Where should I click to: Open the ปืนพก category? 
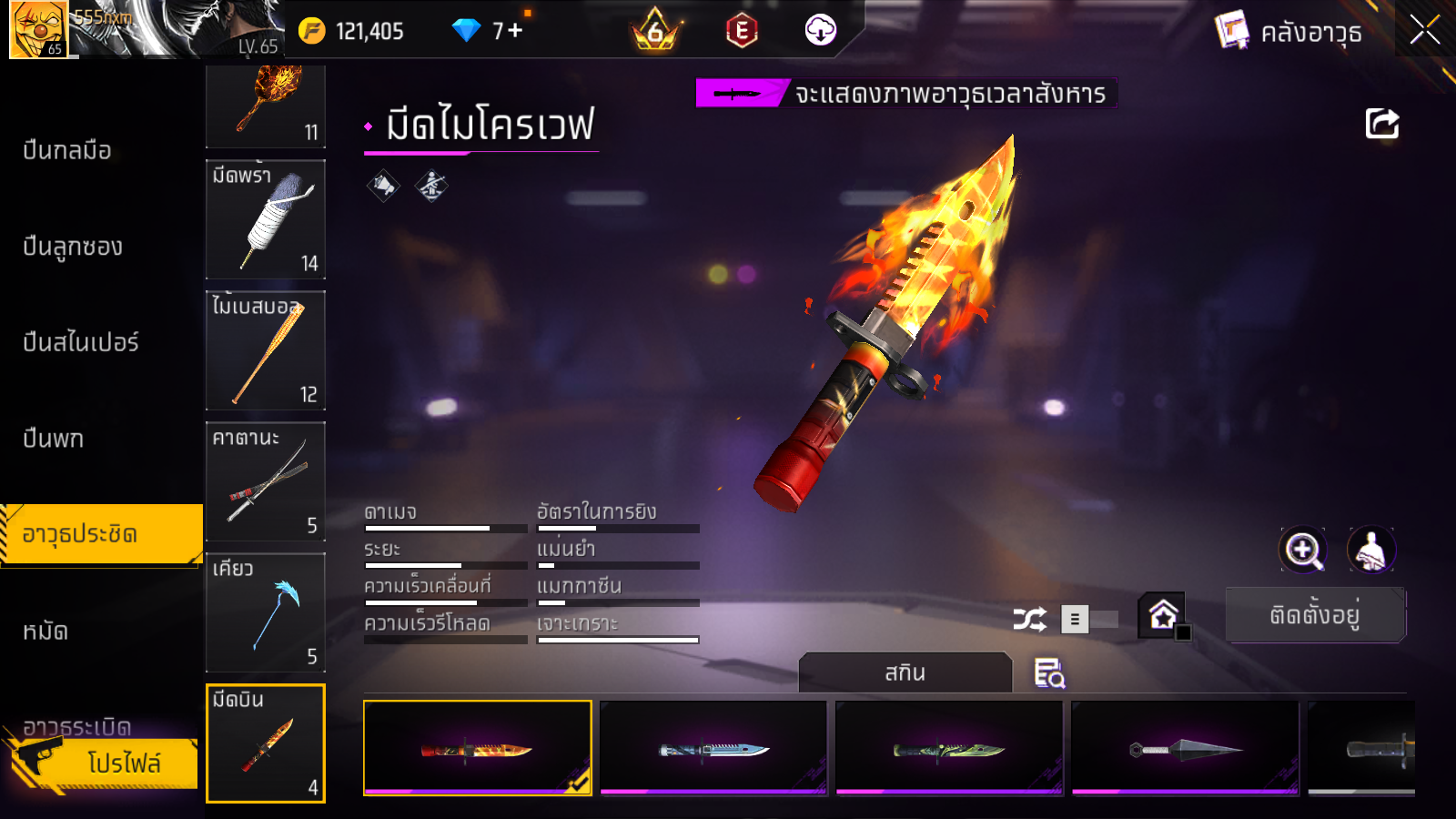[x=54, y=439]
